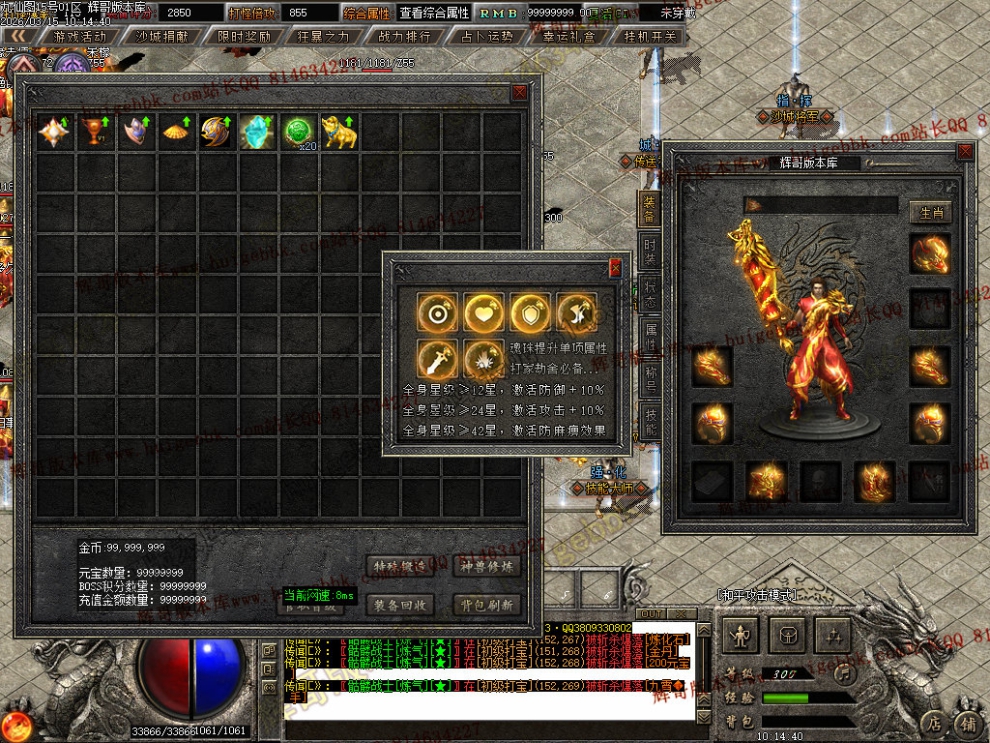Image resolution: width=990 pixels, height=743 pixels.
Task: Open the 沙城捐献 donation menu
Action: pyautogui.click(x=162, y=36)
